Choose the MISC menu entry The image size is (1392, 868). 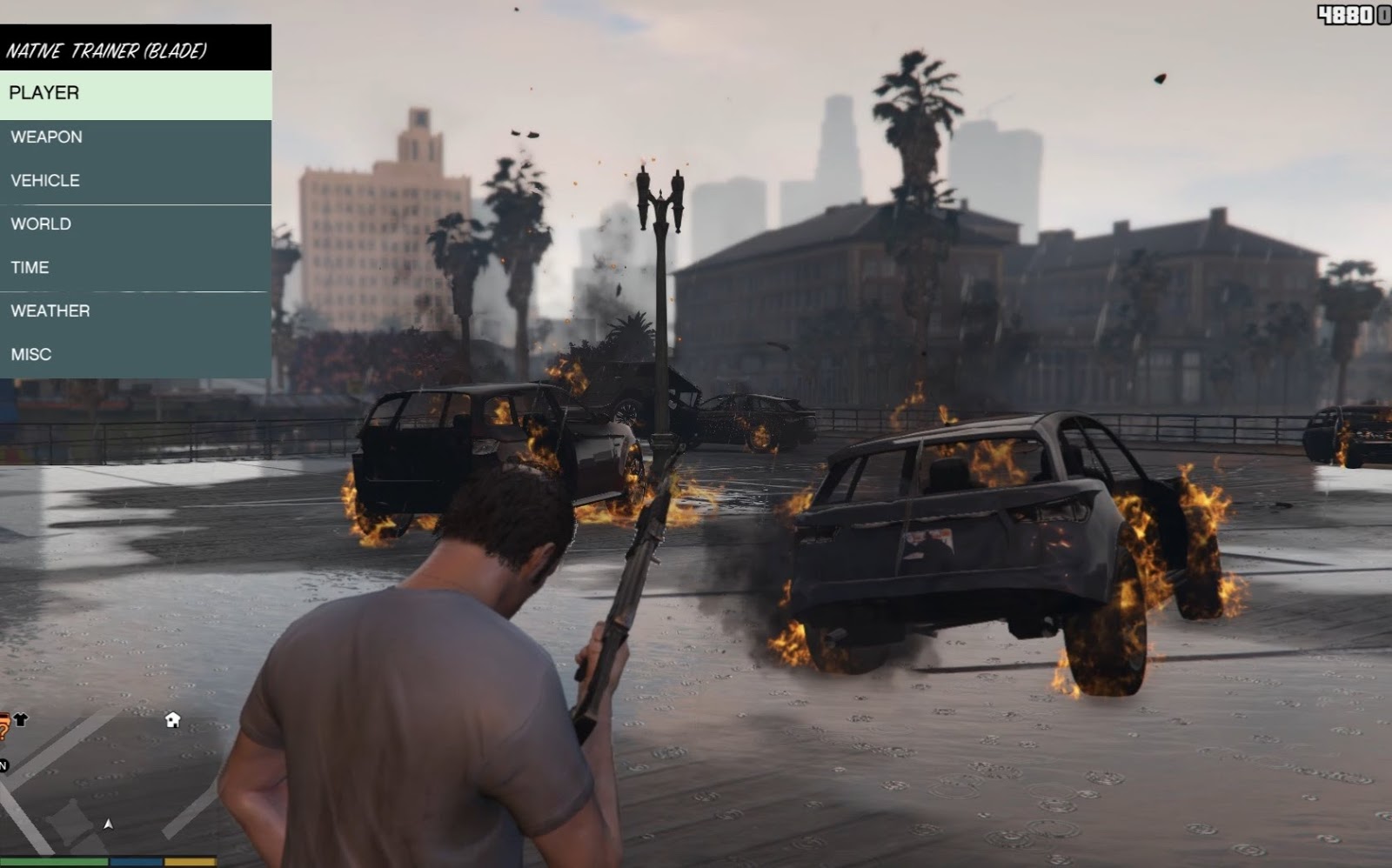(135, 355)
